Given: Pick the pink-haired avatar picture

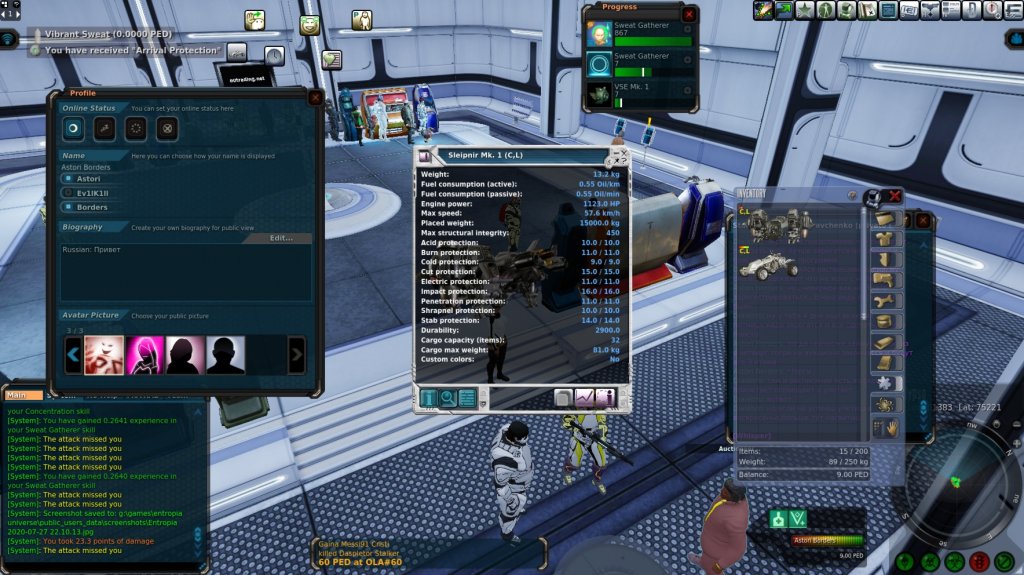Looking at the screenshot, I should click(x=145, y=355).
